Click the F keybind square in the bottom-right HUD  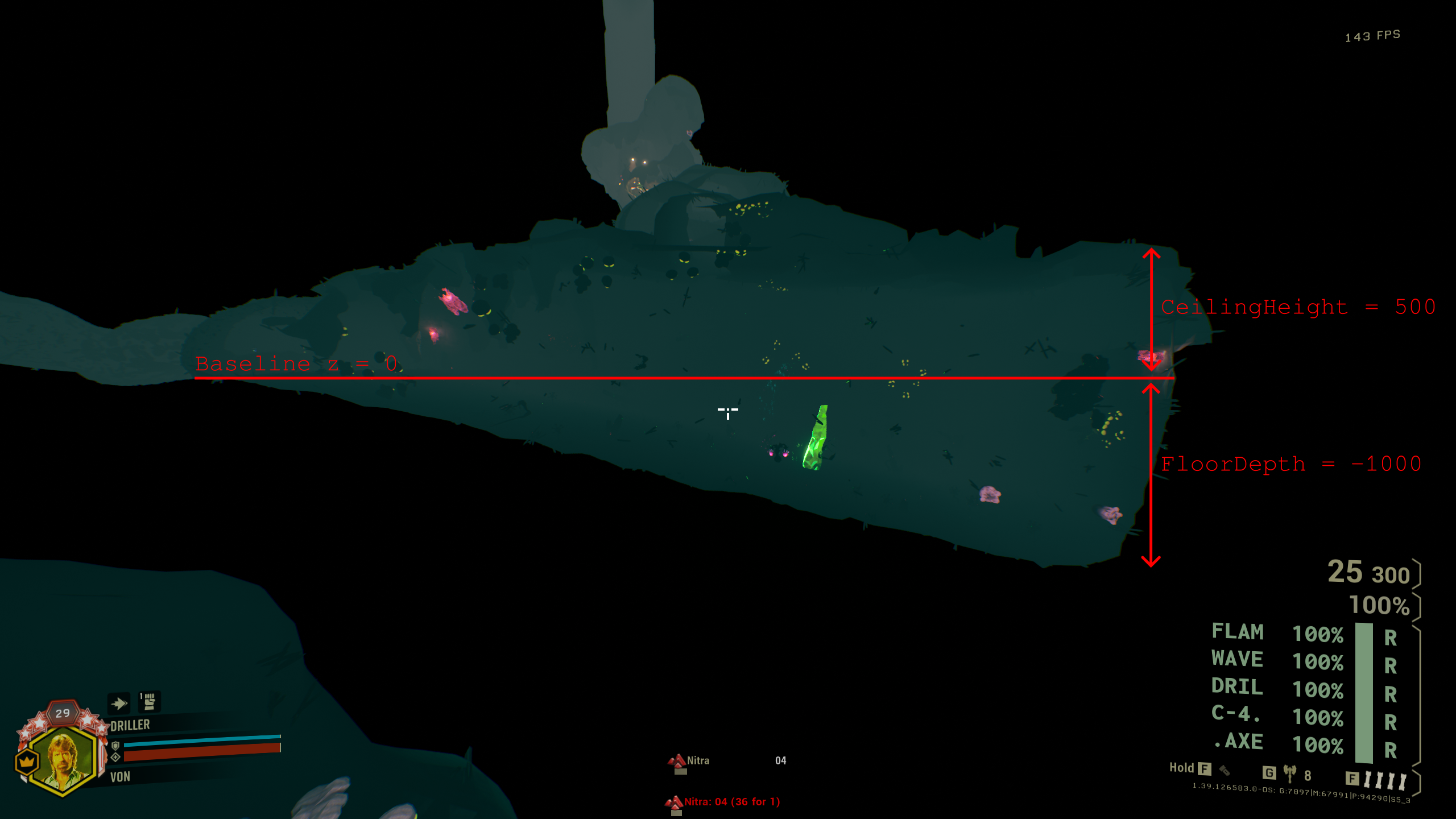1352,779
